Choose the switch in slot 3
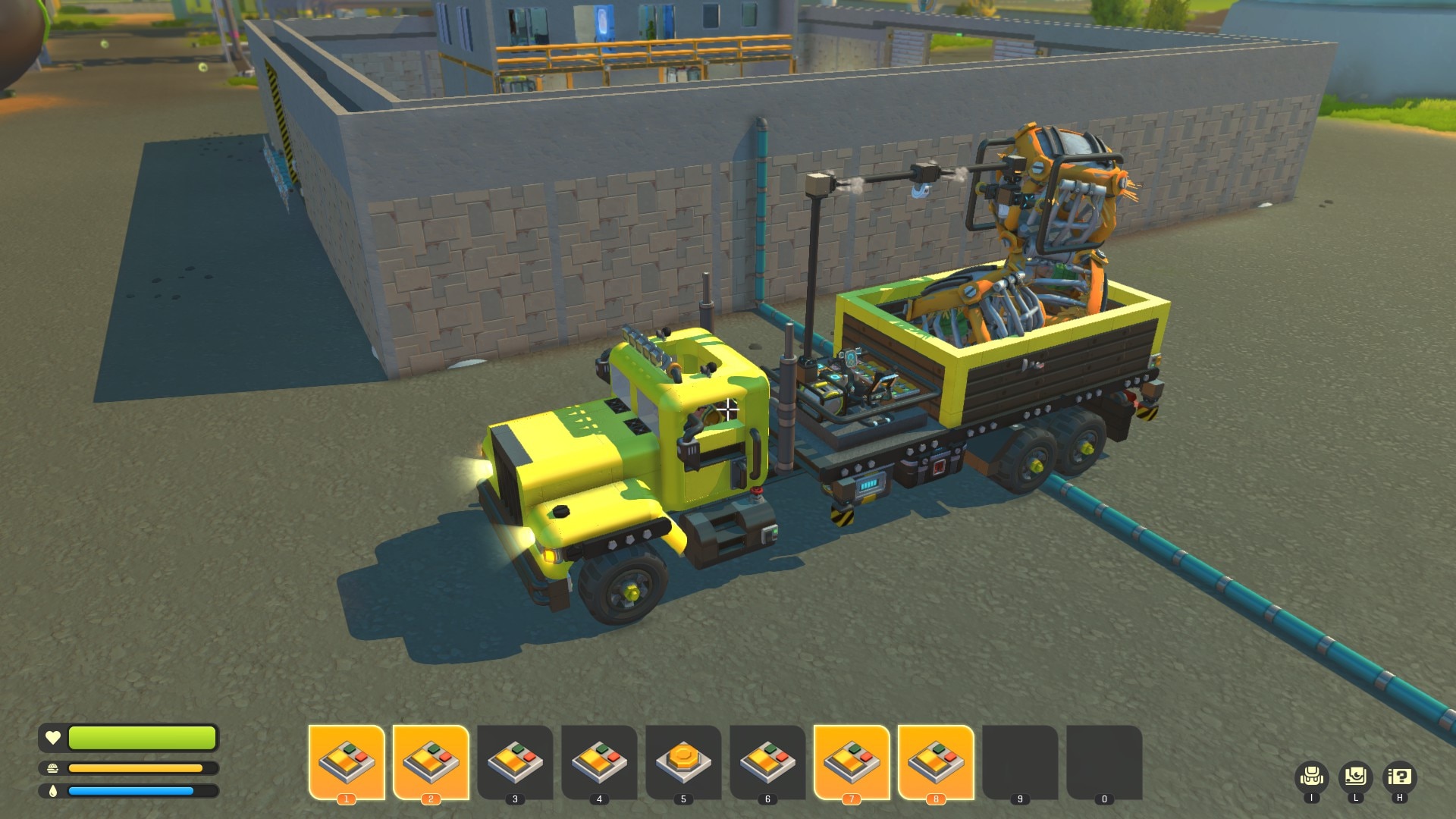Viewport: 1456px width, 819px height. tap(515, 761)
